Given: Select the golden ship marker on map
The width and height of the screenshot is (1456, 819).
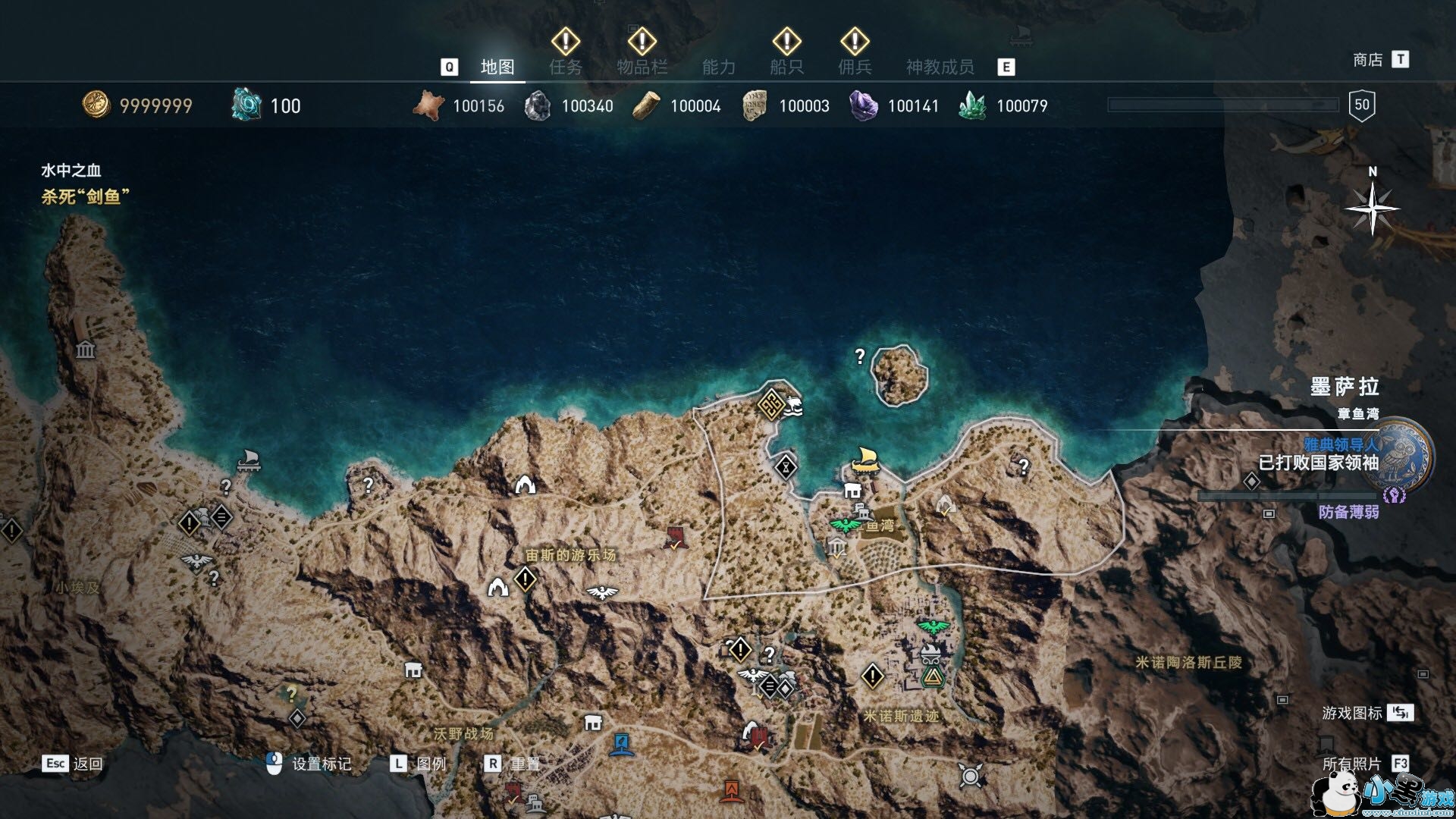Looking at the screenshot, I should 864,460.
